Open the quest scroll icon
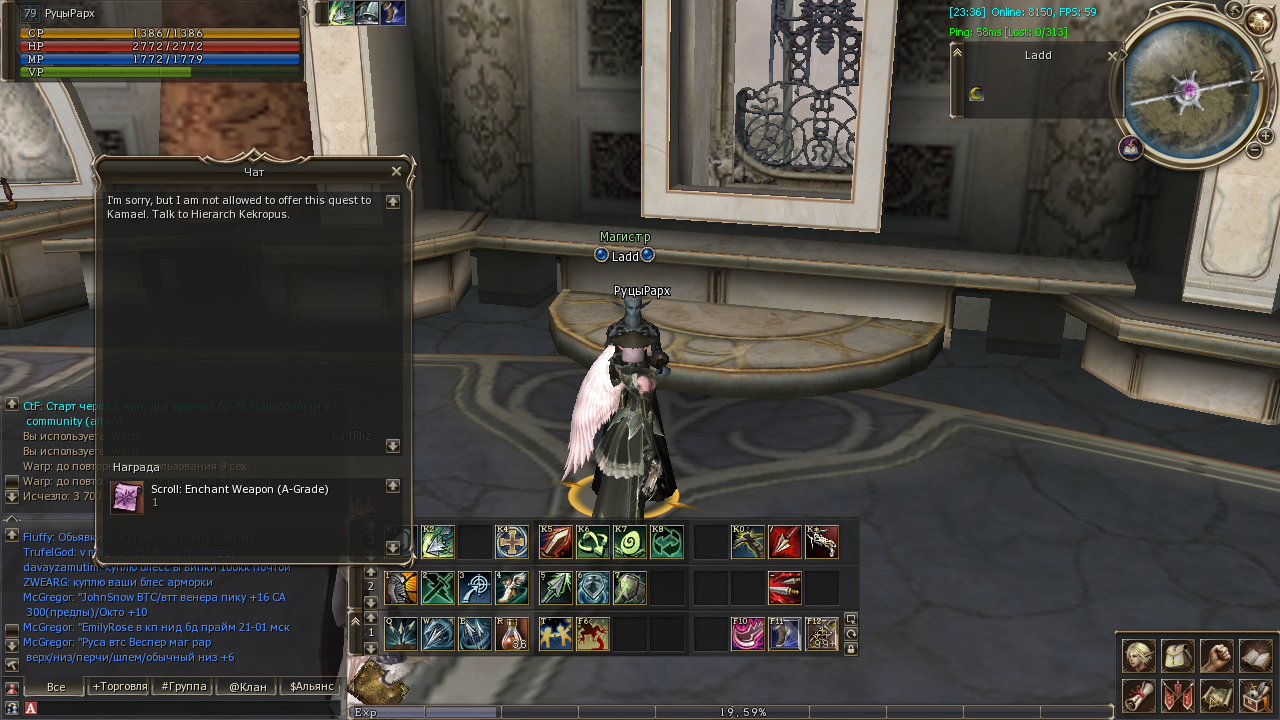The height and width of the screenshot is (720, 1280). pos(1139,695)
